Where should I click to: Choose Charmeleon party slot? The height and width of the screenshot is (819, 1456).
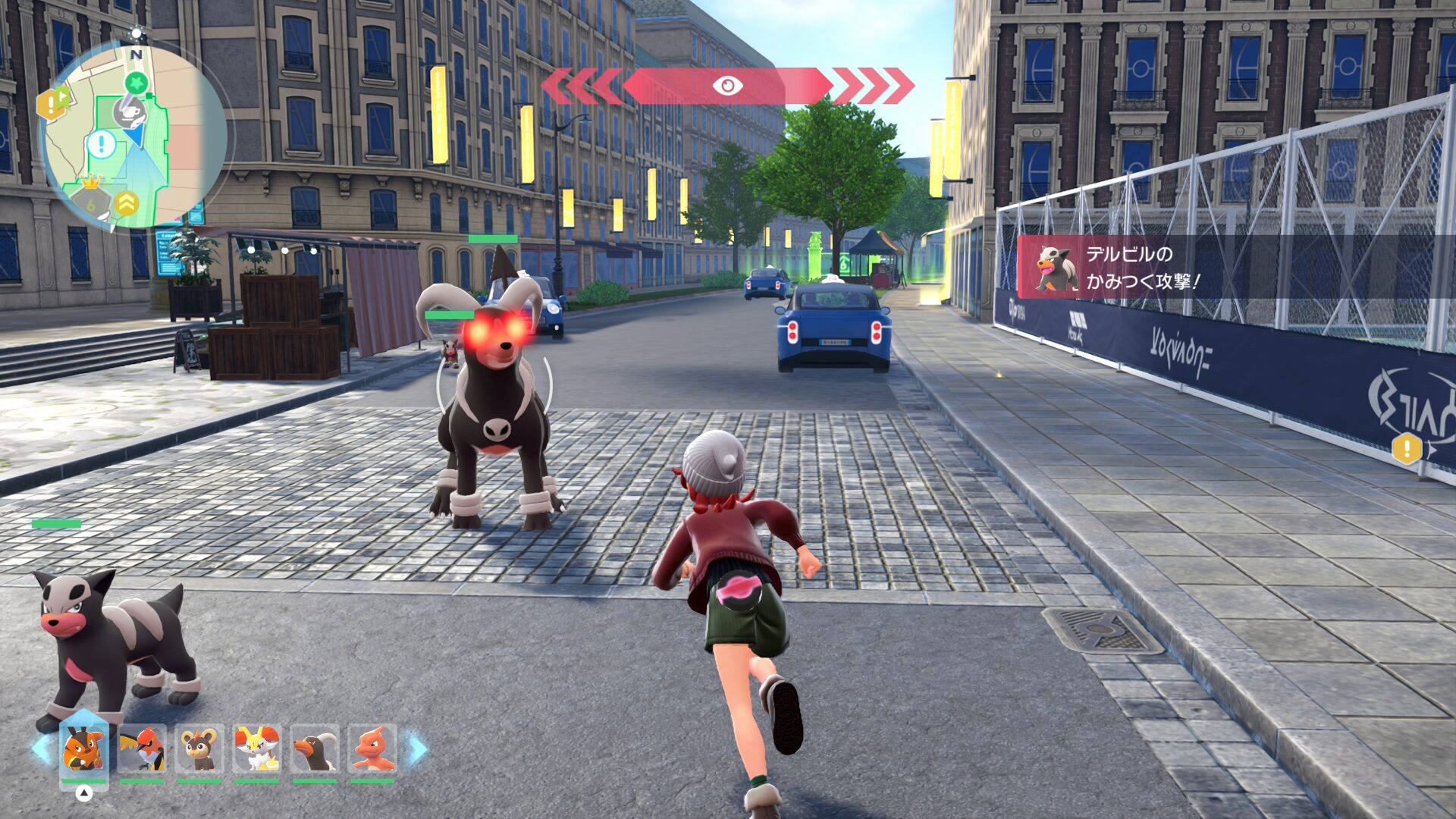372,748
